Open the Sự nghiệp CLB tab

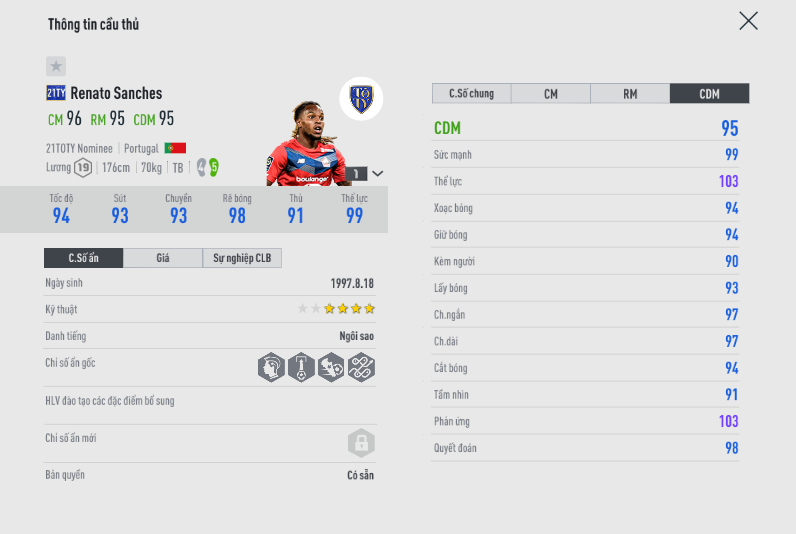coord(242,258)
